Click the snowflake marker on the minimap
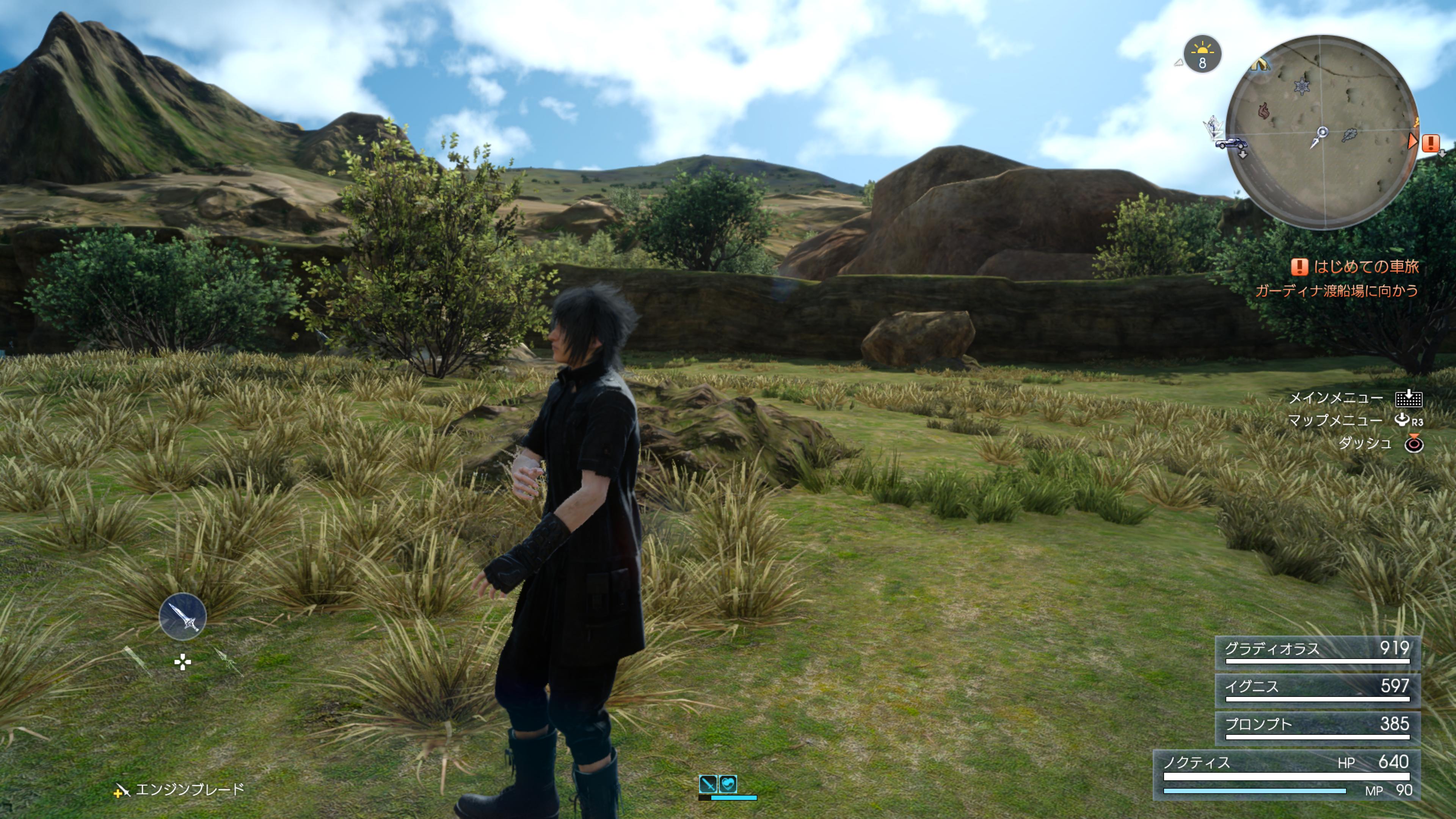This screenshot has width=1456, height=819. 1302,87
